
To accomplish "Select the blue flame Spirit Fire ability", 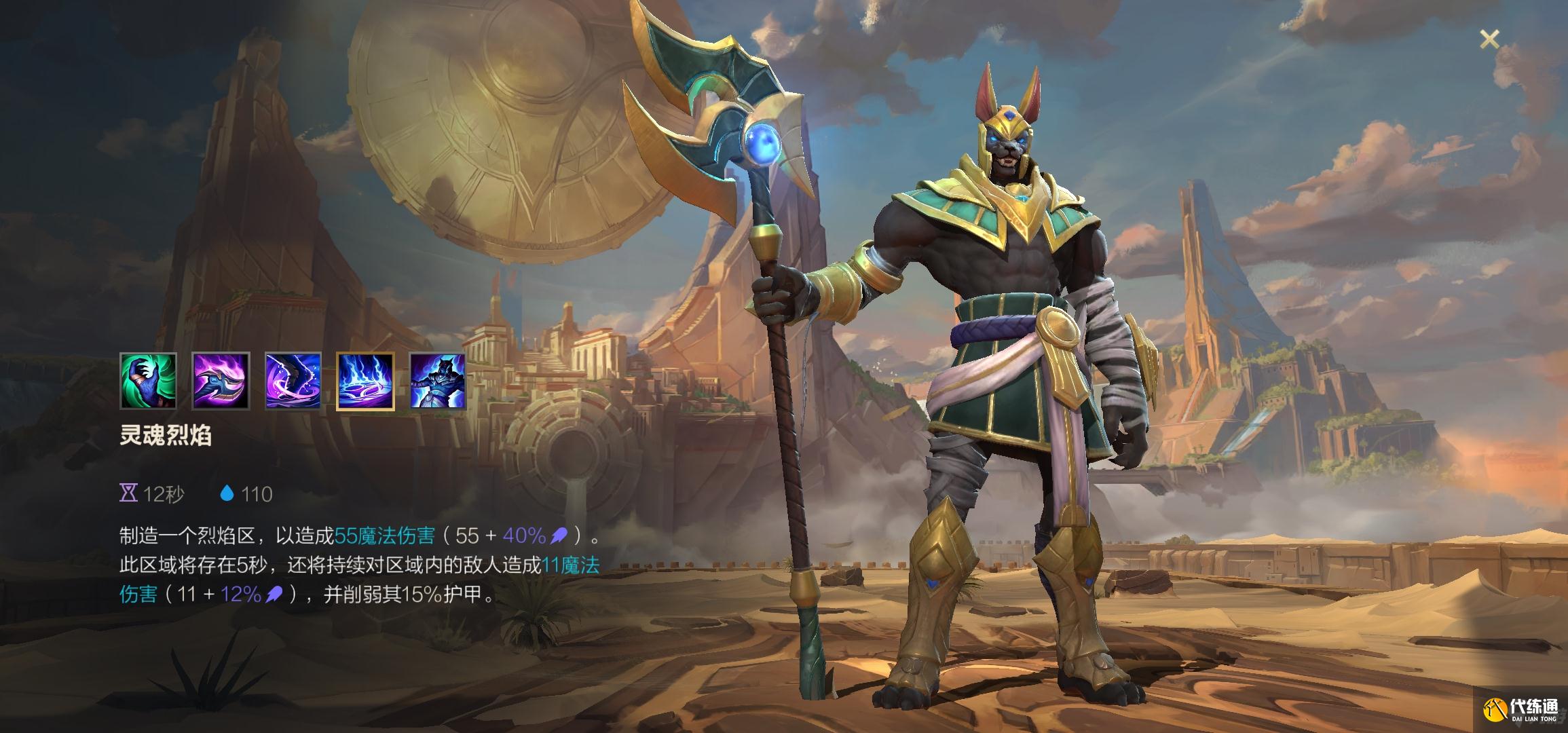I will coord(365,381).
